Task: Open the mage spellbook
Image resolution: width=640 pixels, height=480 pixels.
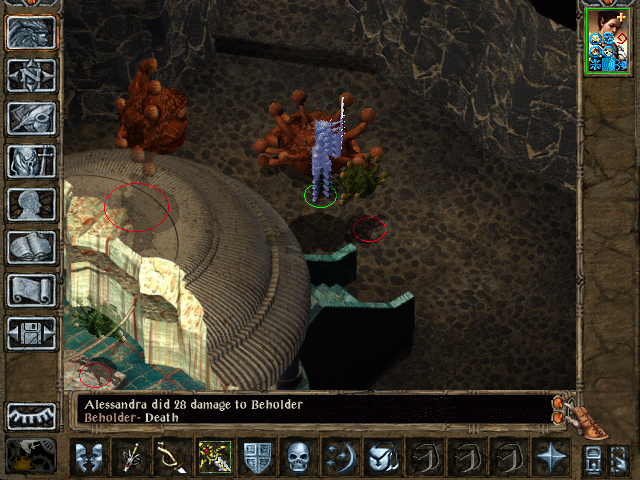Action: pyautogui.click(x=31, y=247)
